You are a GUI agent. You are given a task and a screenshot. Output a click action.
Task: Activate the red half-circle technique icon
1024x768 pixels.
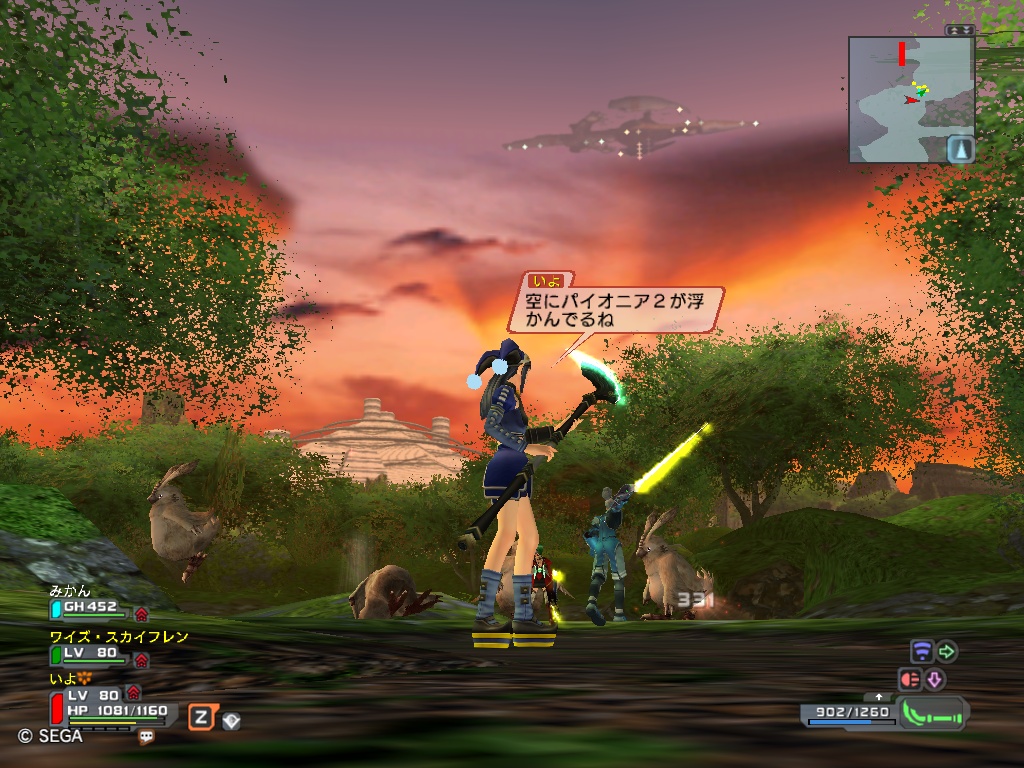[909, 680]
